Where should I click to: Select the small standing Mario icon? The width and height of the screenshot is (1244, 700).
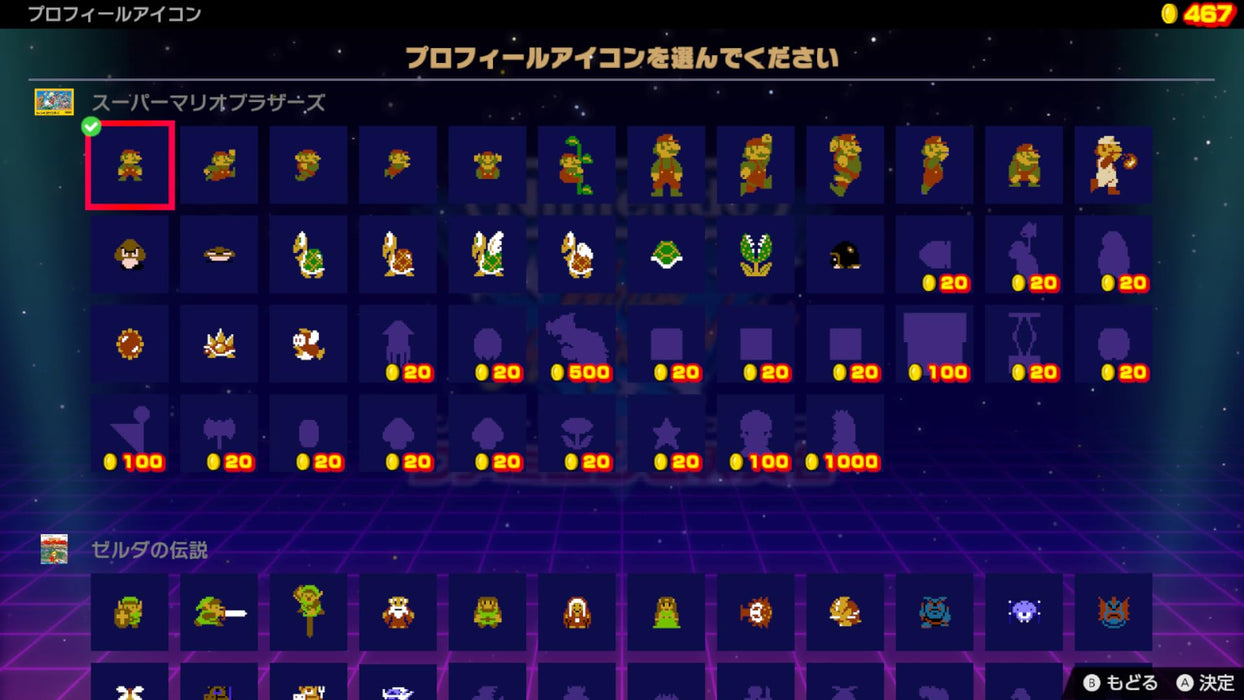click(130, 165)
